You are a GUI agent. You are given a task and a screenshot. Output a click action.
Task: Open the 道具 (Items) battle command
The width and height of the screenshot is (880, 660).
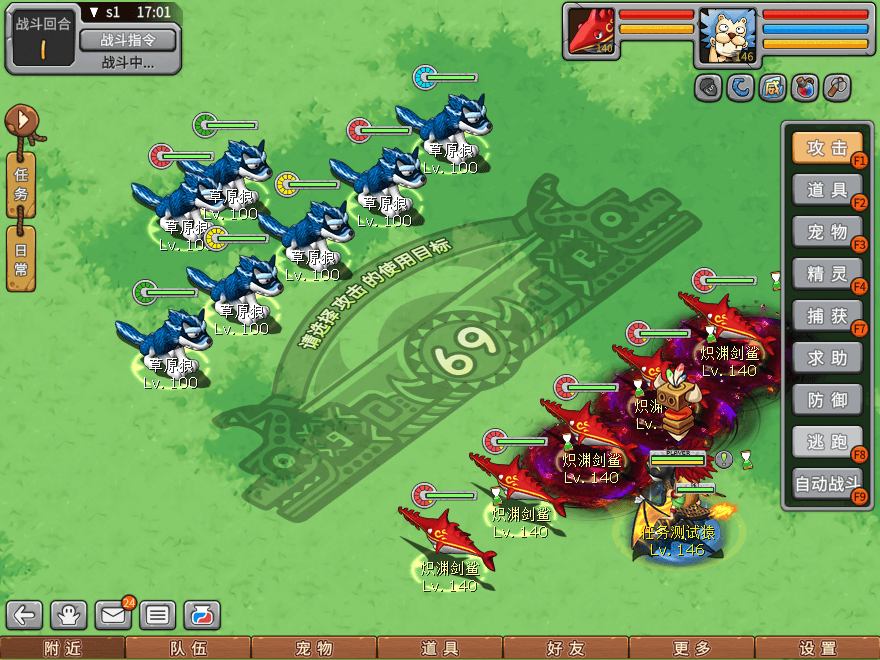tap(826, 189)
